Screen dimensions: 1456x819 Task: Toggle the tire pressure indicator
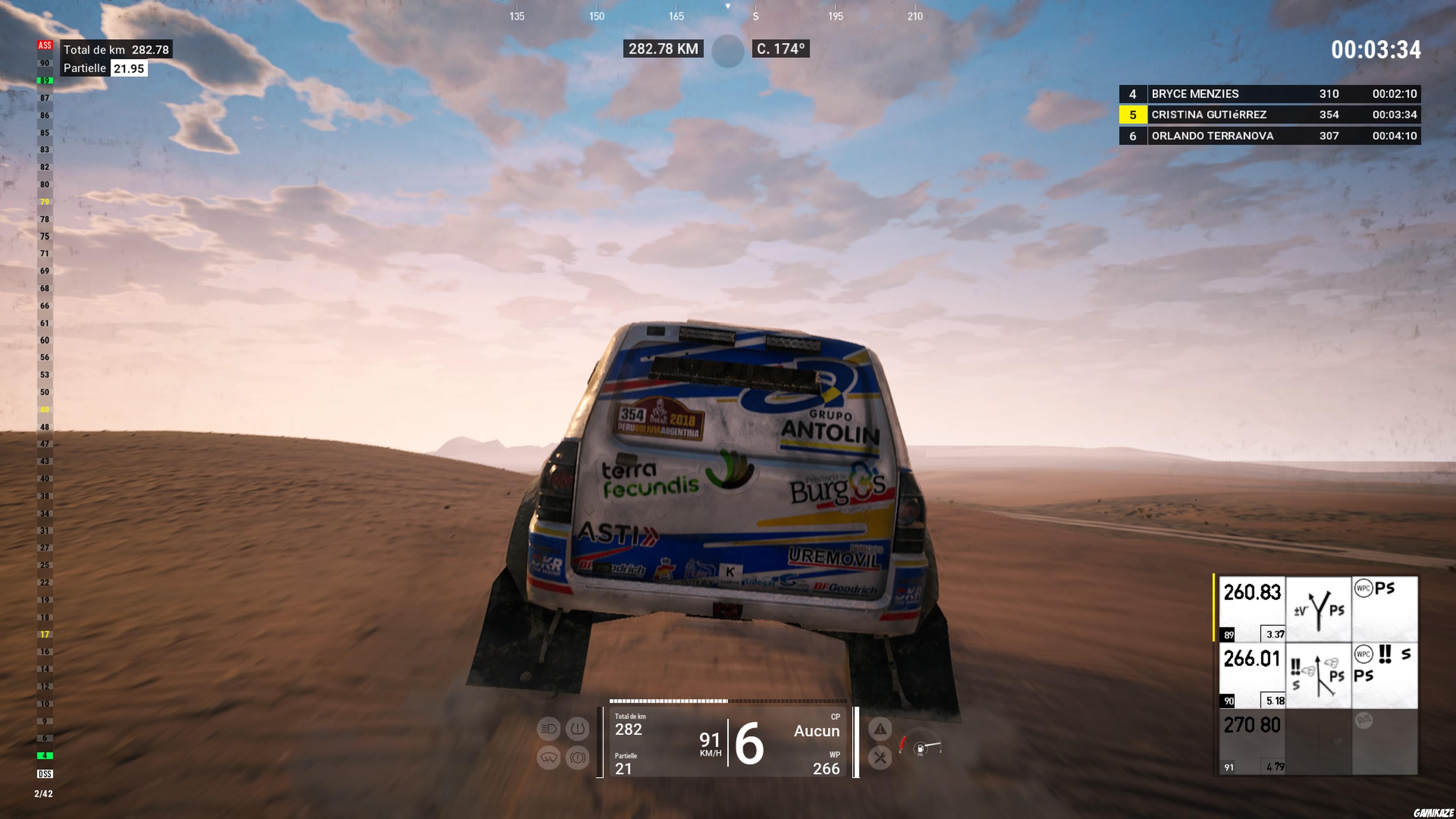(577, 728)
